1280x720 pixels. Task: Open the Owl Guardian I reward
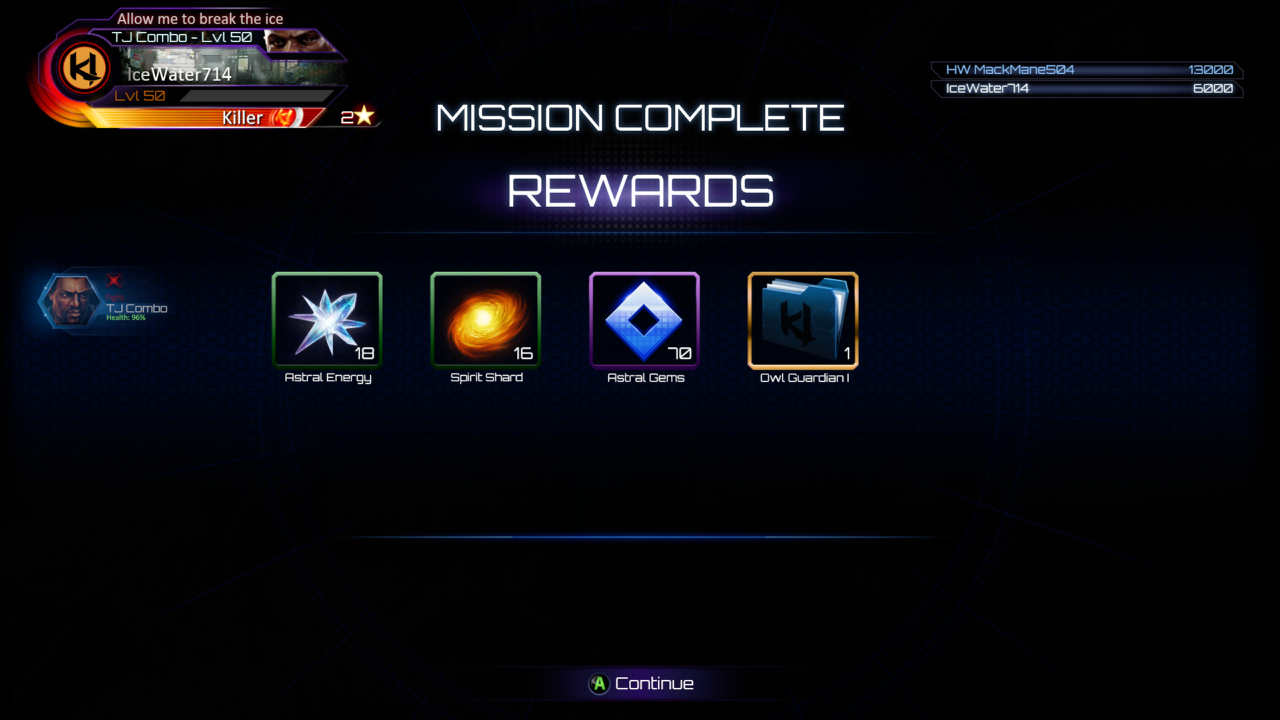click(x=803, y=320)
